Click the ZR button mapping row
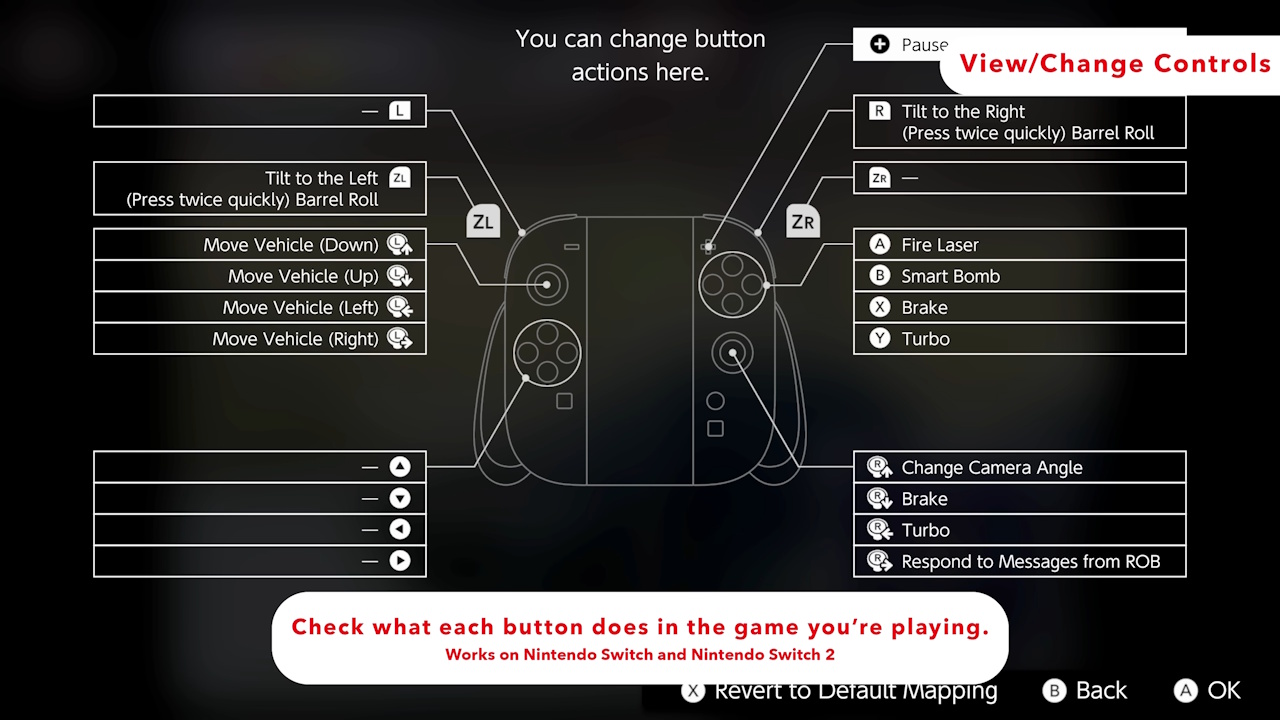The height and width of the screenshot is (720, 1280). pos(1019,177)
